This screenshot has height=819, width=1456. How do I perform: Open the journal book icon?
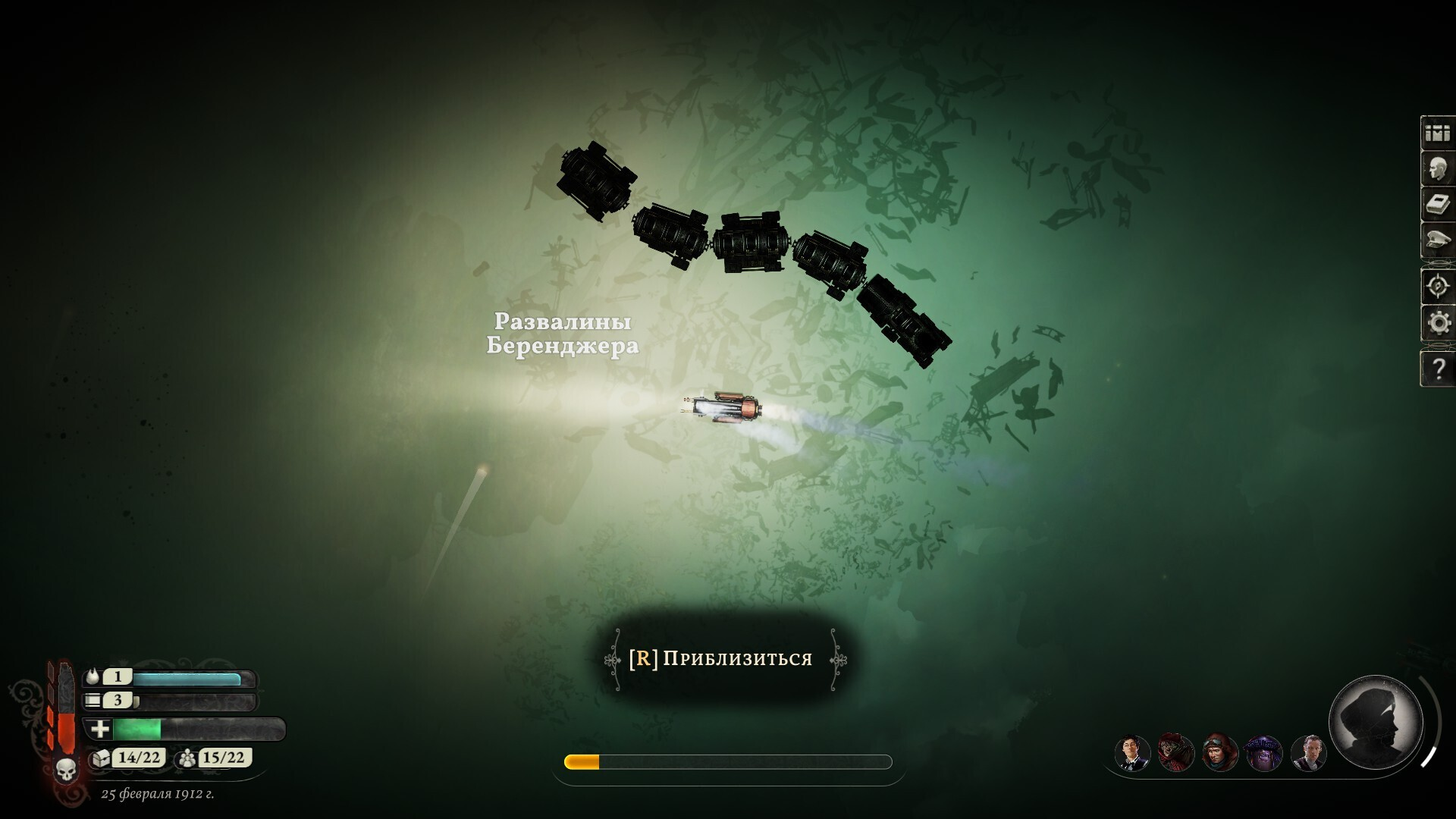[1437, 205]
